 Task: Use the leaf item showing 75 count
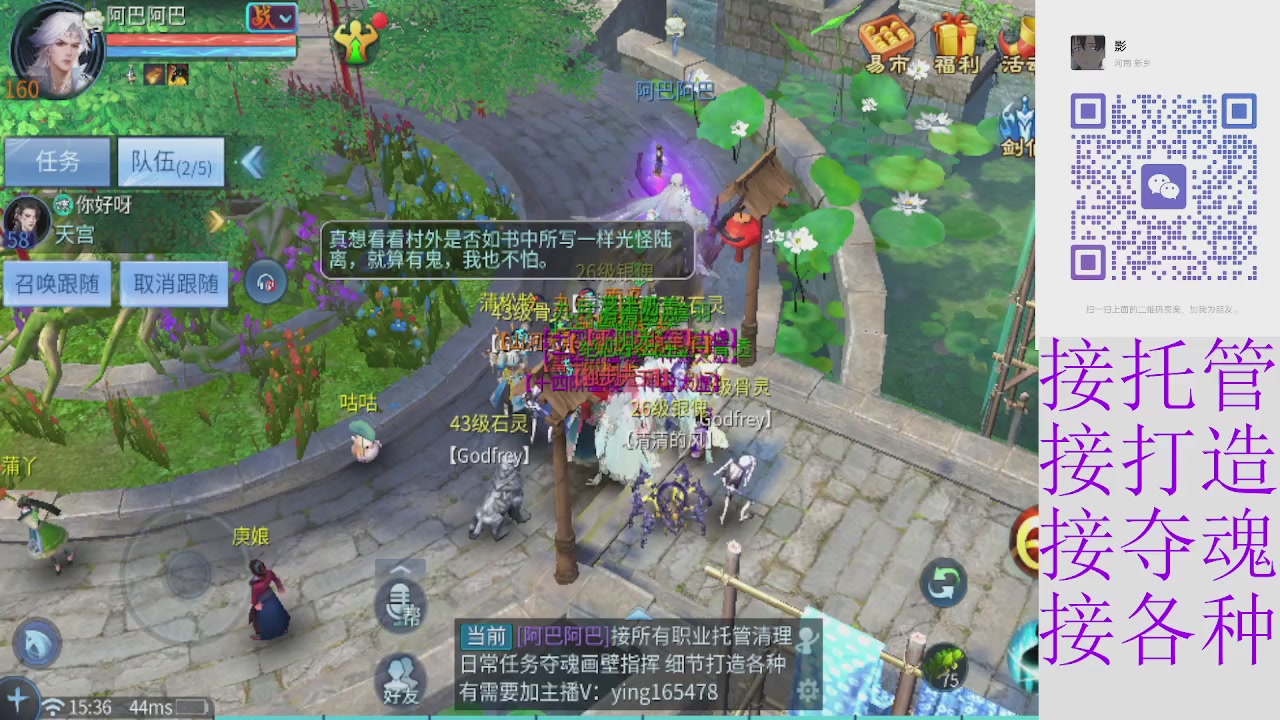[x=945, y=667]
